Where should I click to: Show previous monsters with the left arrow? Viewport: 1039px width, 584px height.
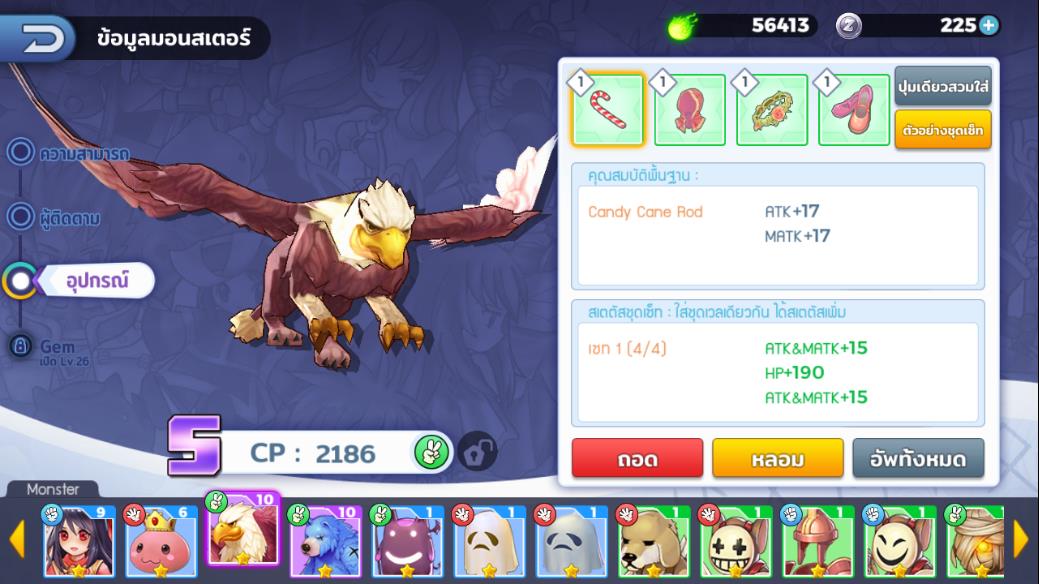pos(16,540)
